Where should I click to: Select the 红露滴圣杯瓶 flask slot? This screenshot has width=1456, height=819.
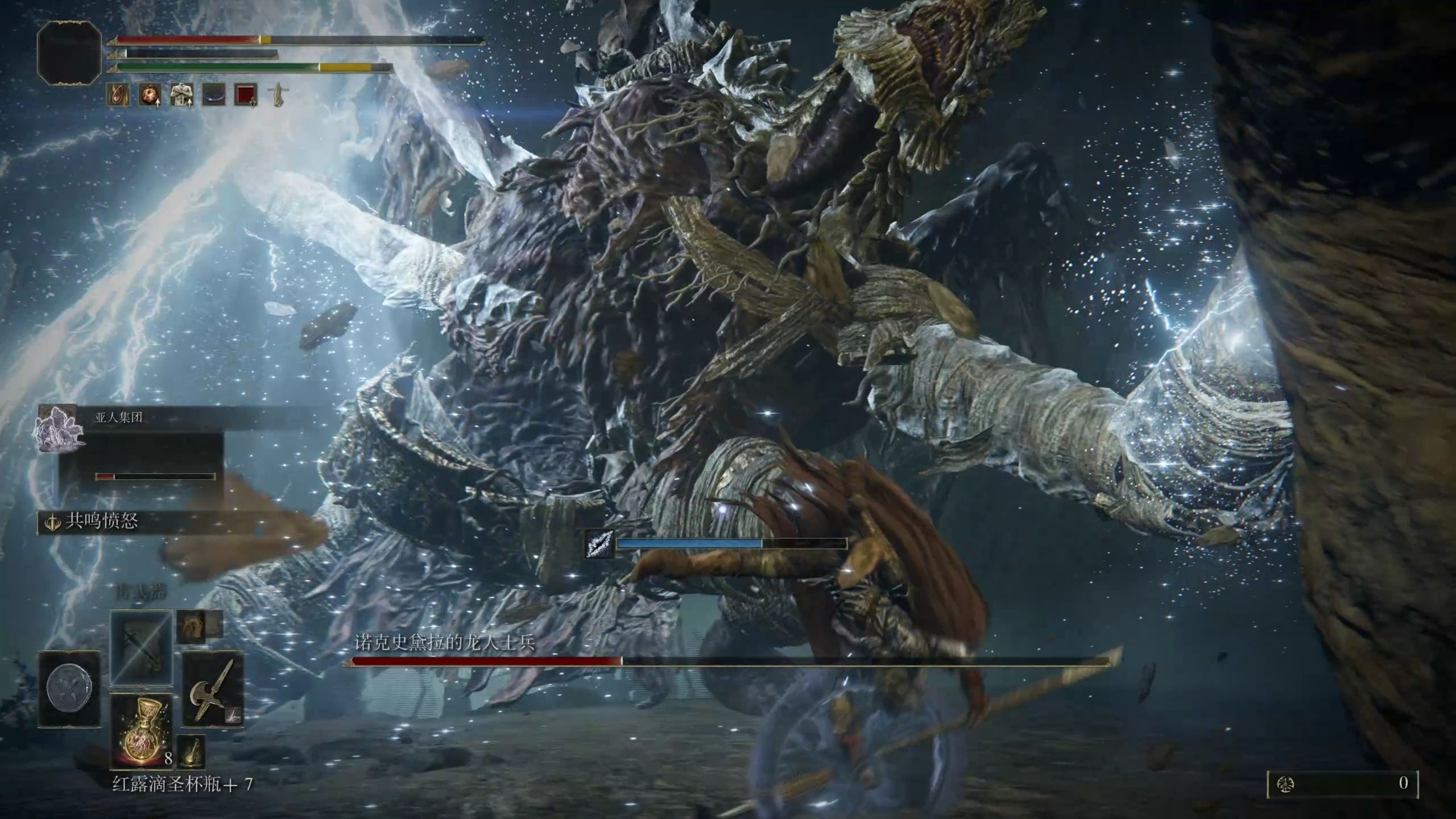click(141, 730)
